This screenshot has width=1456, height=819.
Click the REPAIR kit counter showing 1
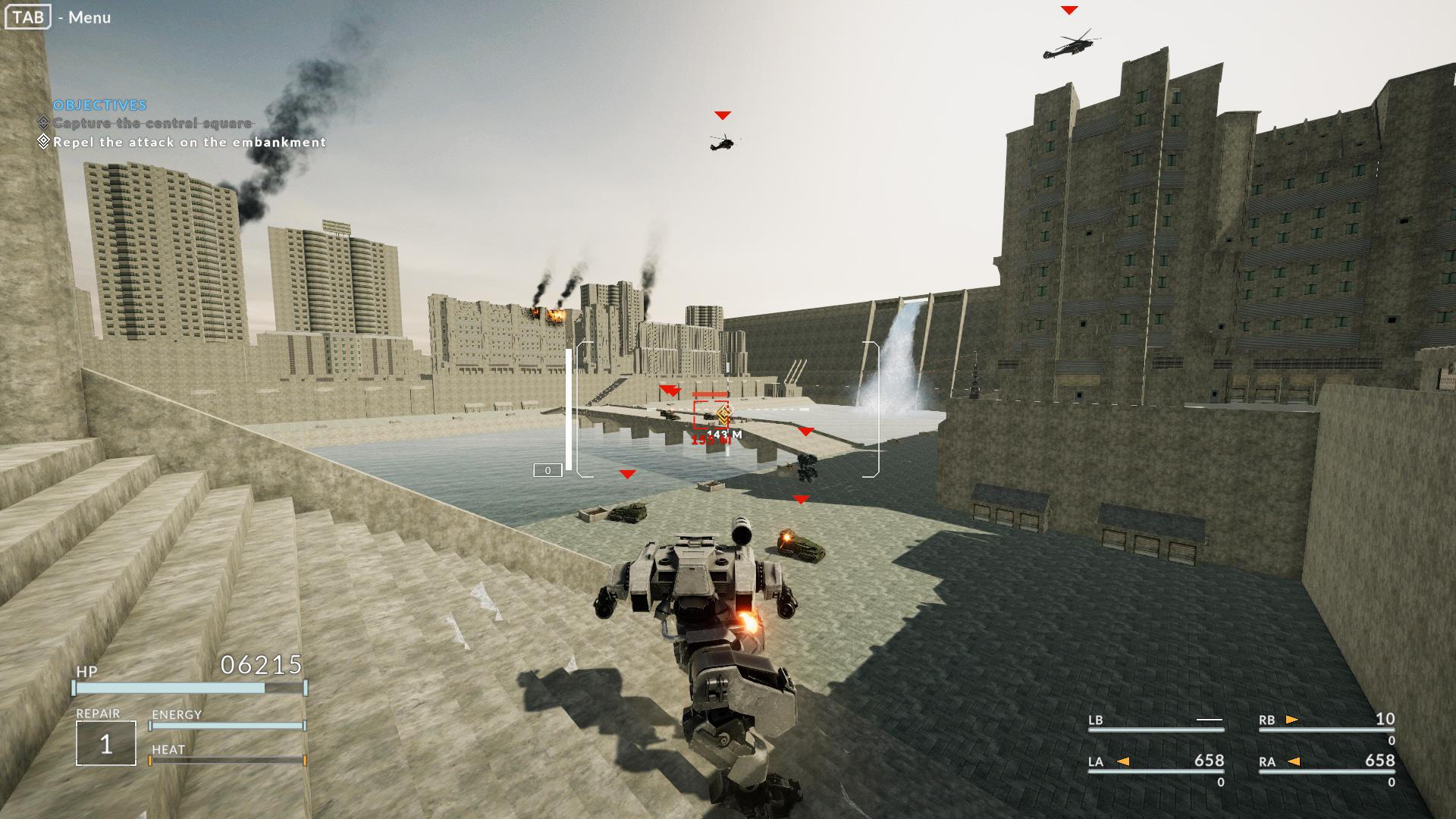pyautogui.click(x=105, y=744)
